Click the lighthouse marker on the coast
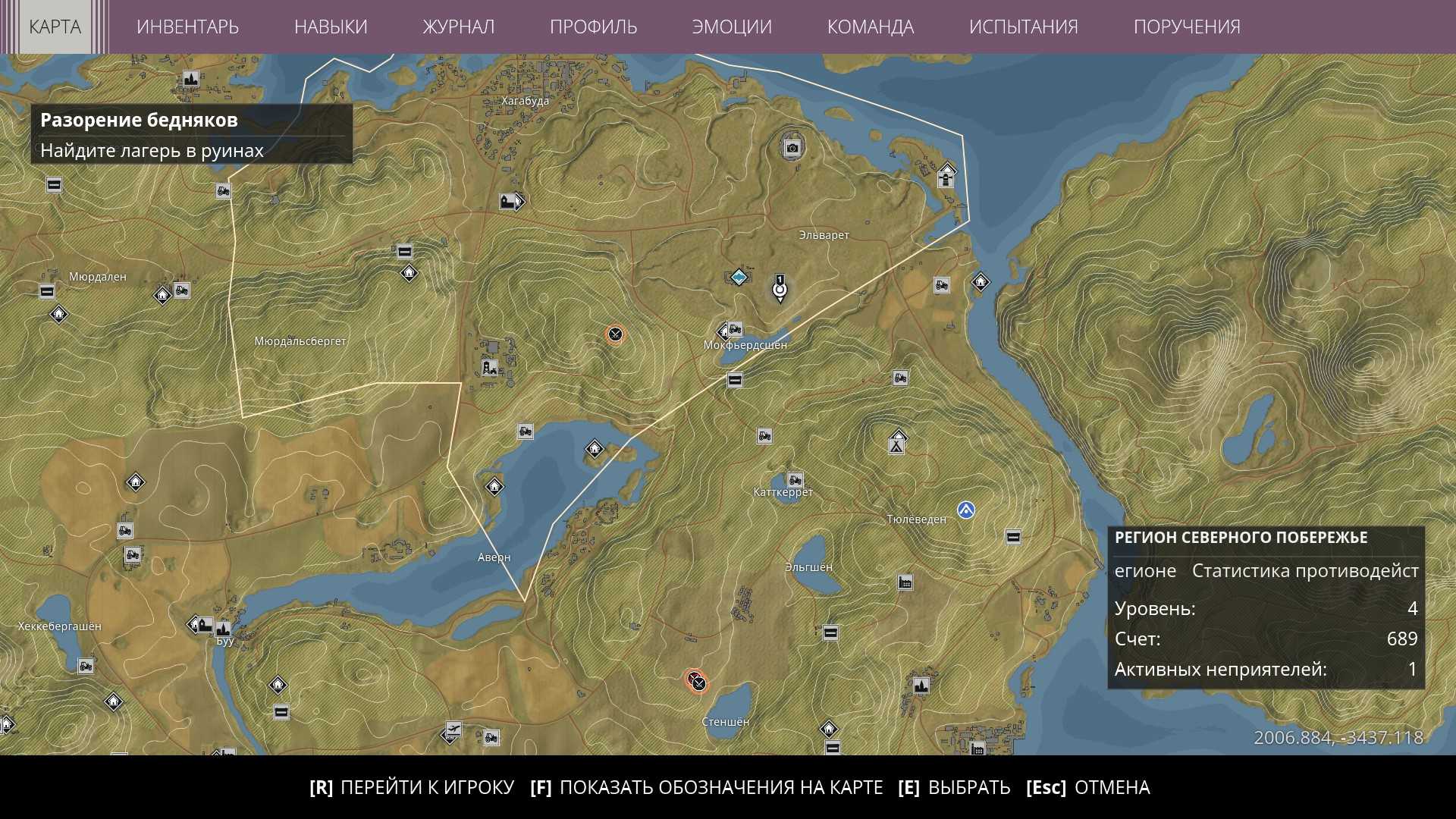The width and height of the screenshot is (1456, 819). click(x=946, y=177)
